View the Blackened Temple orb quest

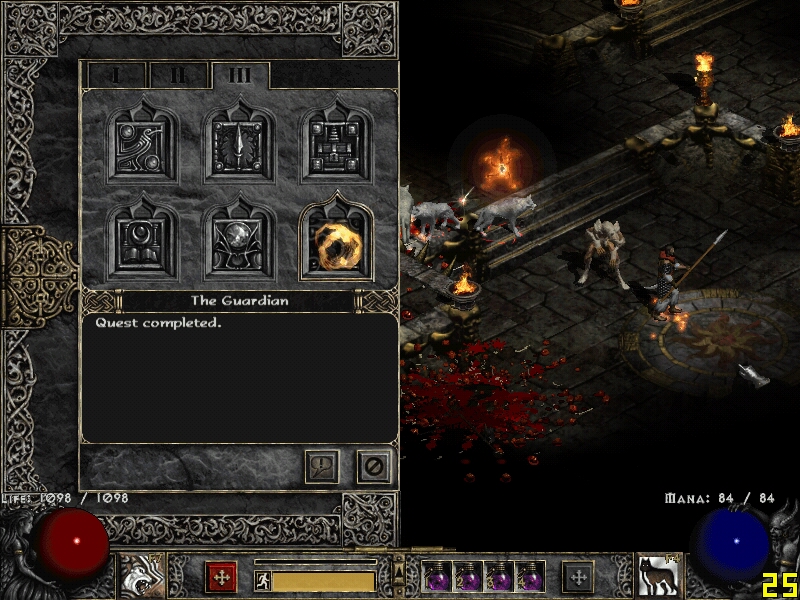pyautogui.click(x=240, y=239)
